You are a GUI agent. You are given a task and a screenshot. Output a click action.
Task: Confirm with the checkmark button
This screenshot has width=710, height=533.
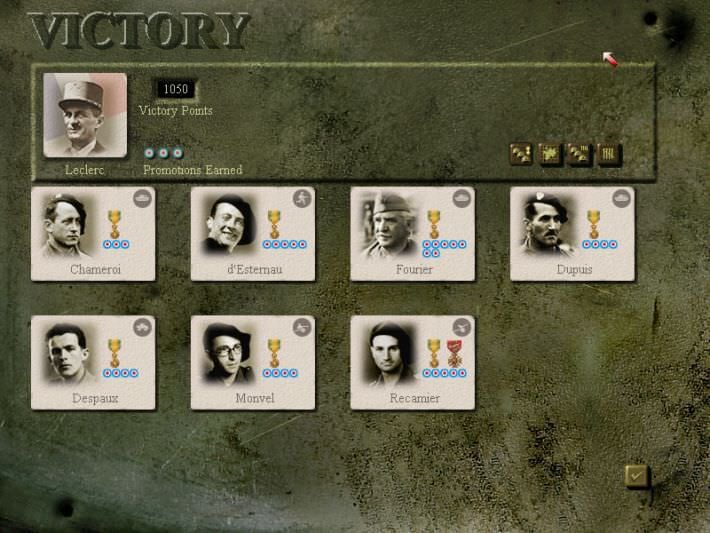click(x=636, y=476)
